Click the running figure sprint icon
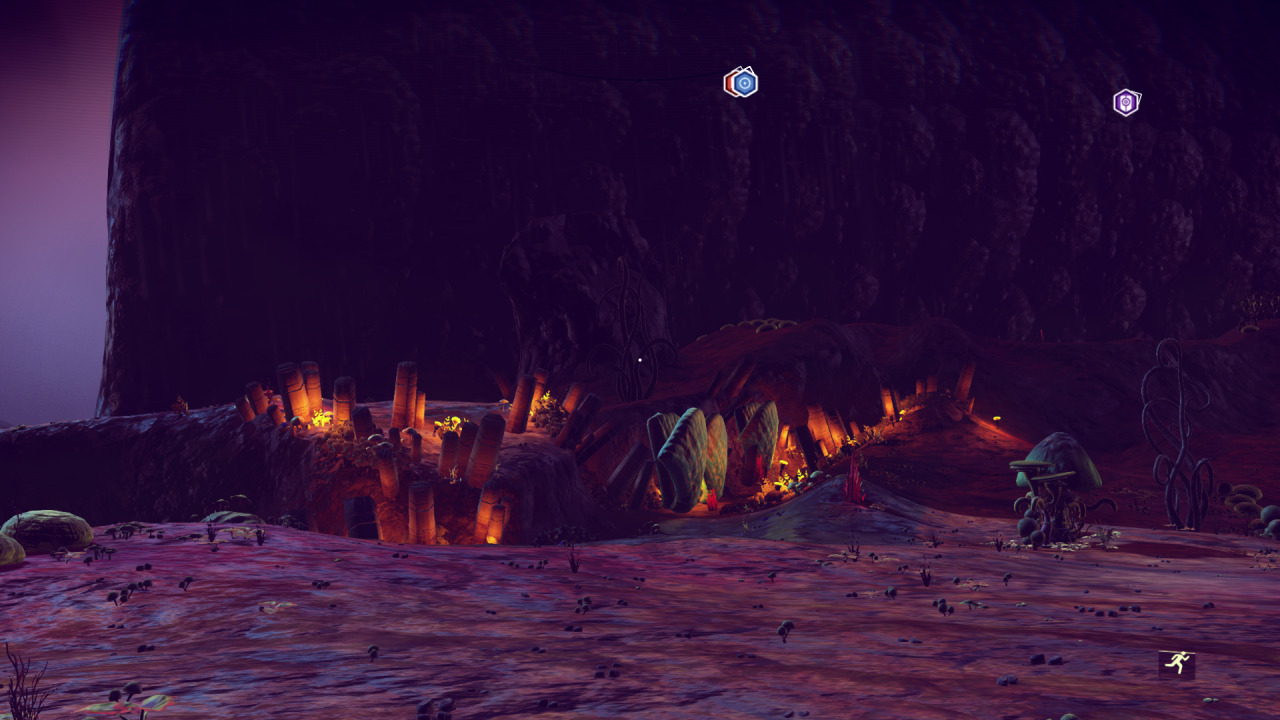Image resolution: width=1280 pixels, height=720 pixels. click(x=1177, y=663)
